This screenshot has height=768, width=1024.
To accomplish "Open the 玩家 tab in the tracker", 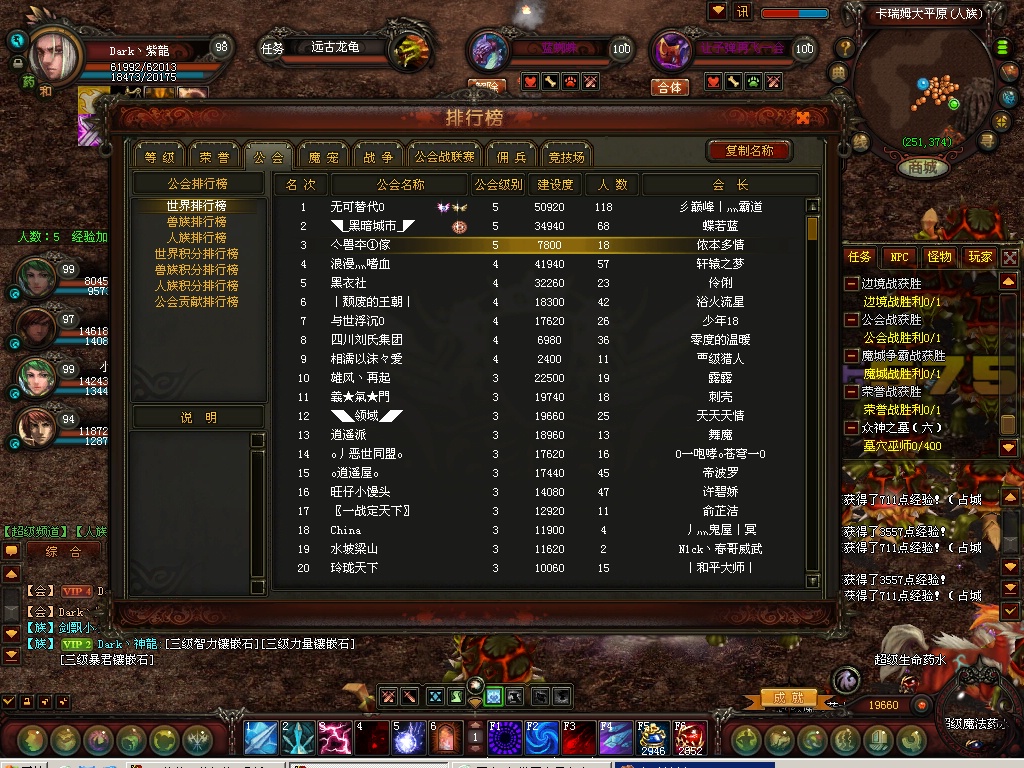I will (x=979, y=257).
